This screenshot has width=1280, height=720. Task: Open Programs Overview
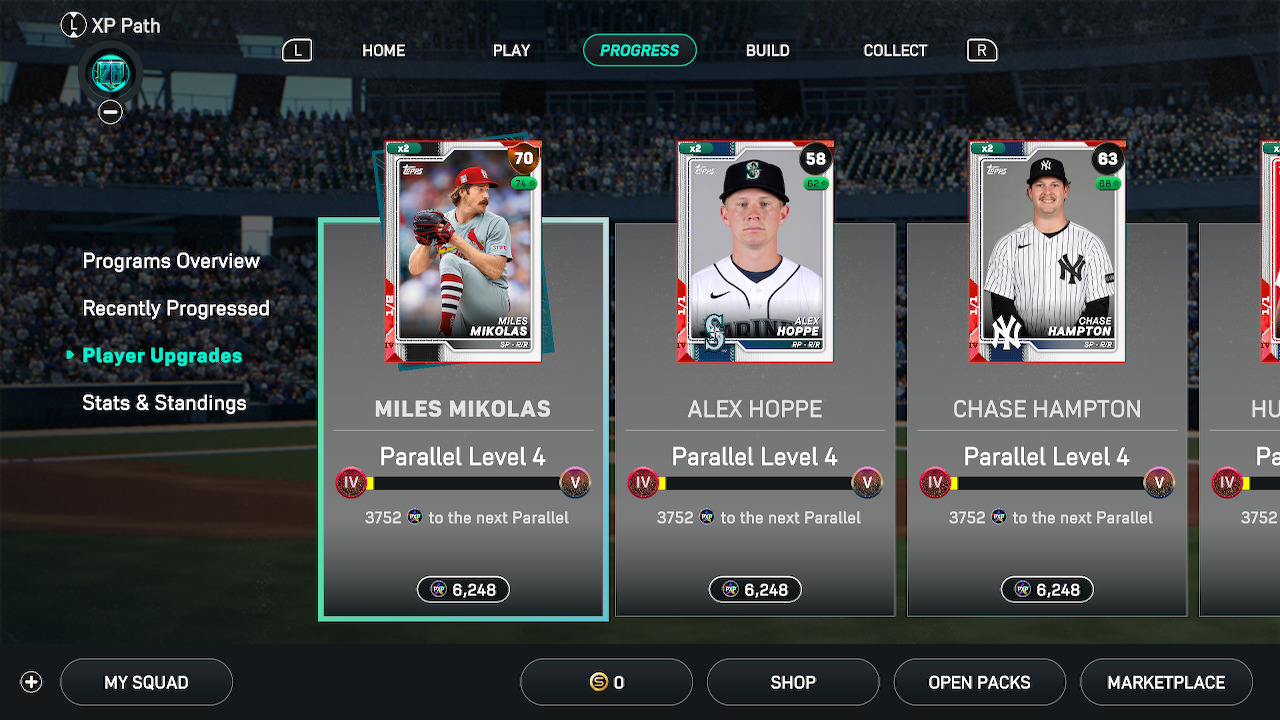[x=171, y=261]
